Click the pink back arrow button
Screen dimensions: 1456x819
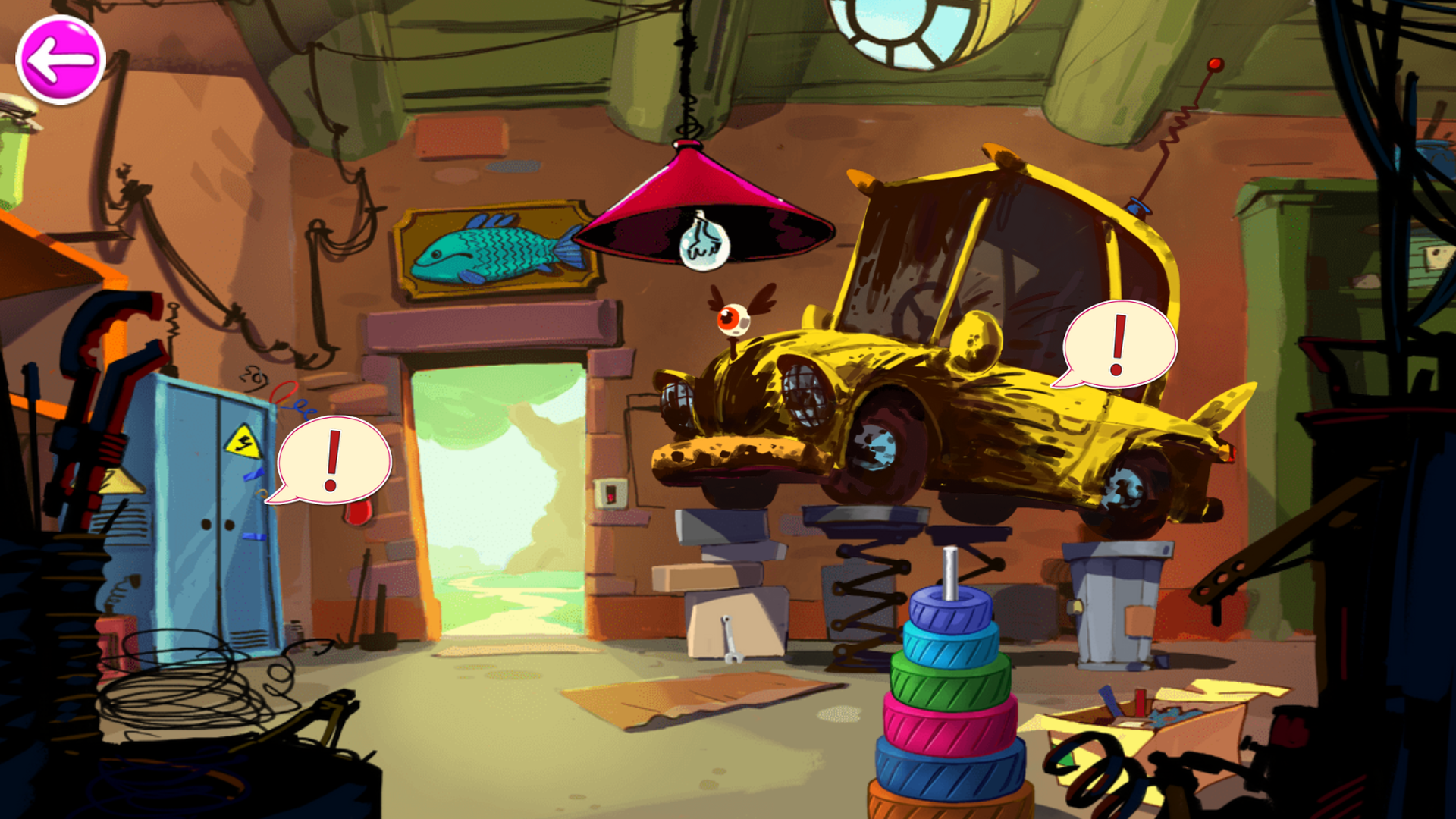(60, 60)
